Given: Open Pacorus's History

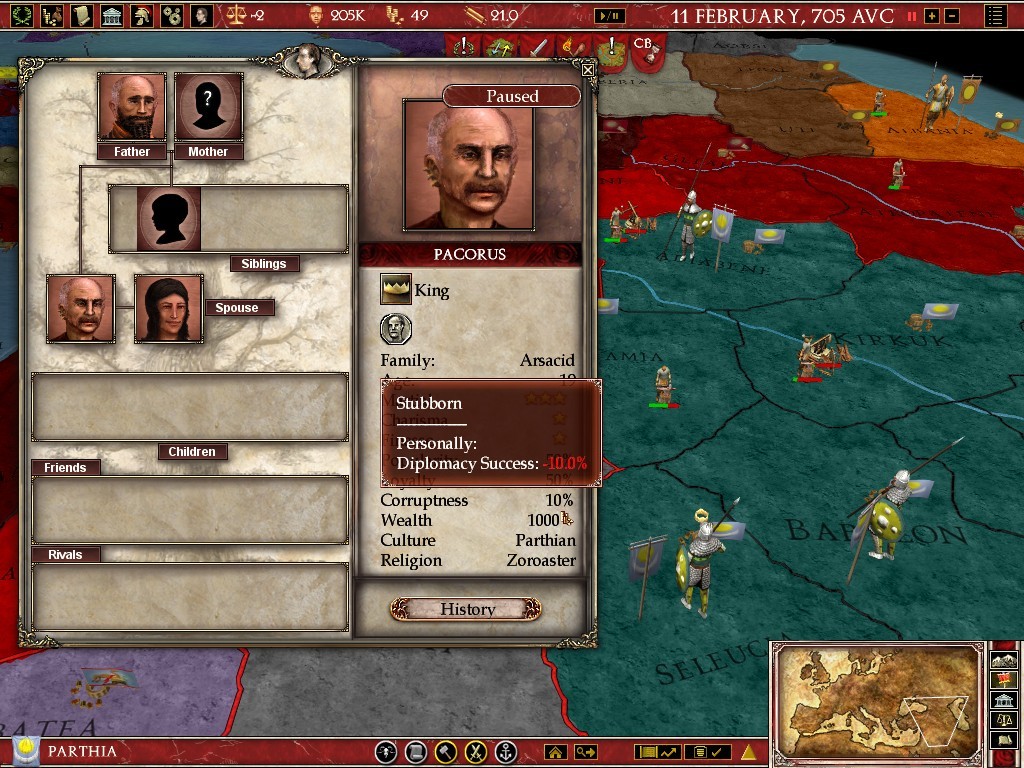Looking at the screenshot, I should click(x=466, y=609).
